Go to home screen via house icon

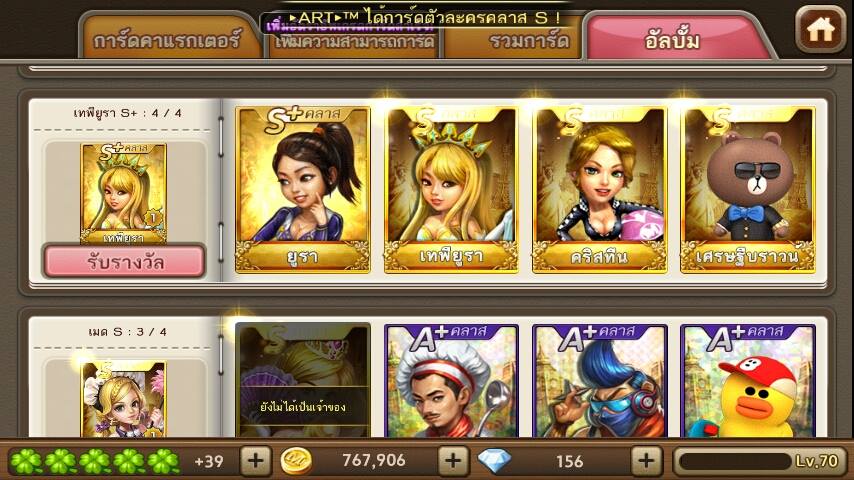click(x=820, y=29)
